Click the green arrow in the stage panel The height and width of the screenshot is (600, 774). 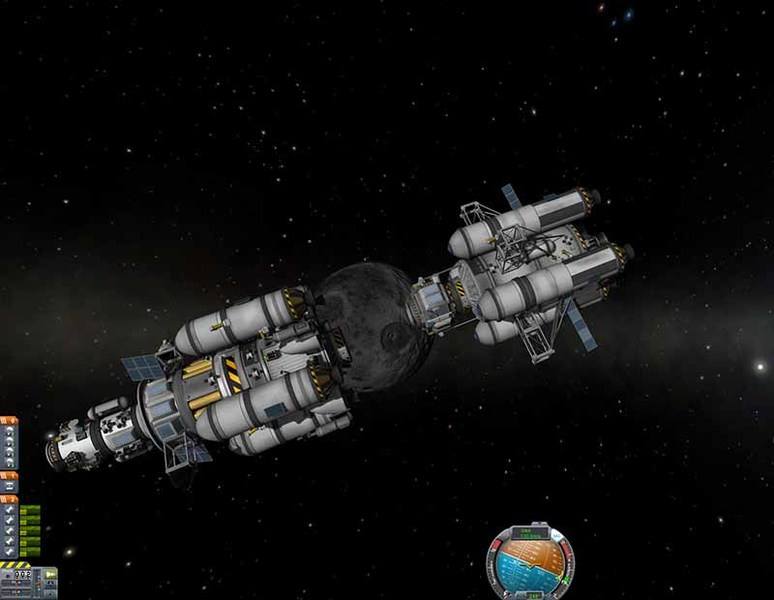(x=50, y=575)
